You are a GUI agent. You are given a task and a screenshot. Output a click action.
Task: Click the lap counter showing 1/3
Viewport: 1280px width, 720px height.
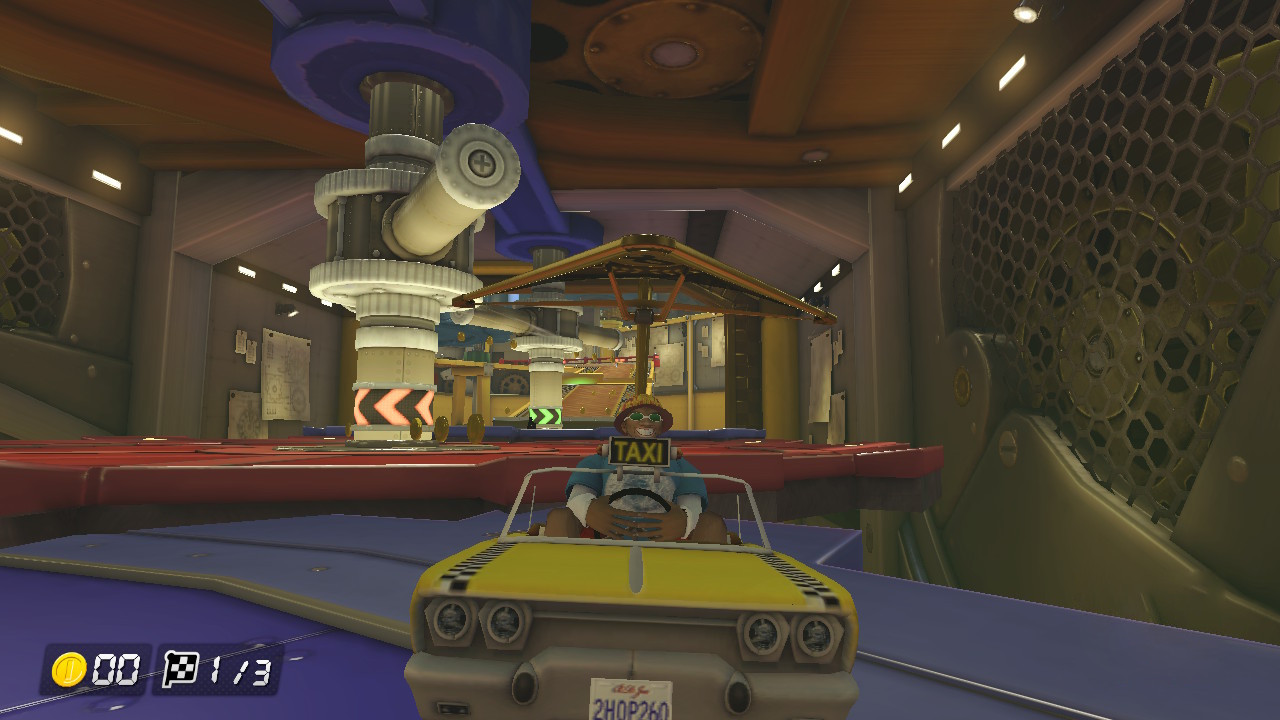[x=240, y=670]
